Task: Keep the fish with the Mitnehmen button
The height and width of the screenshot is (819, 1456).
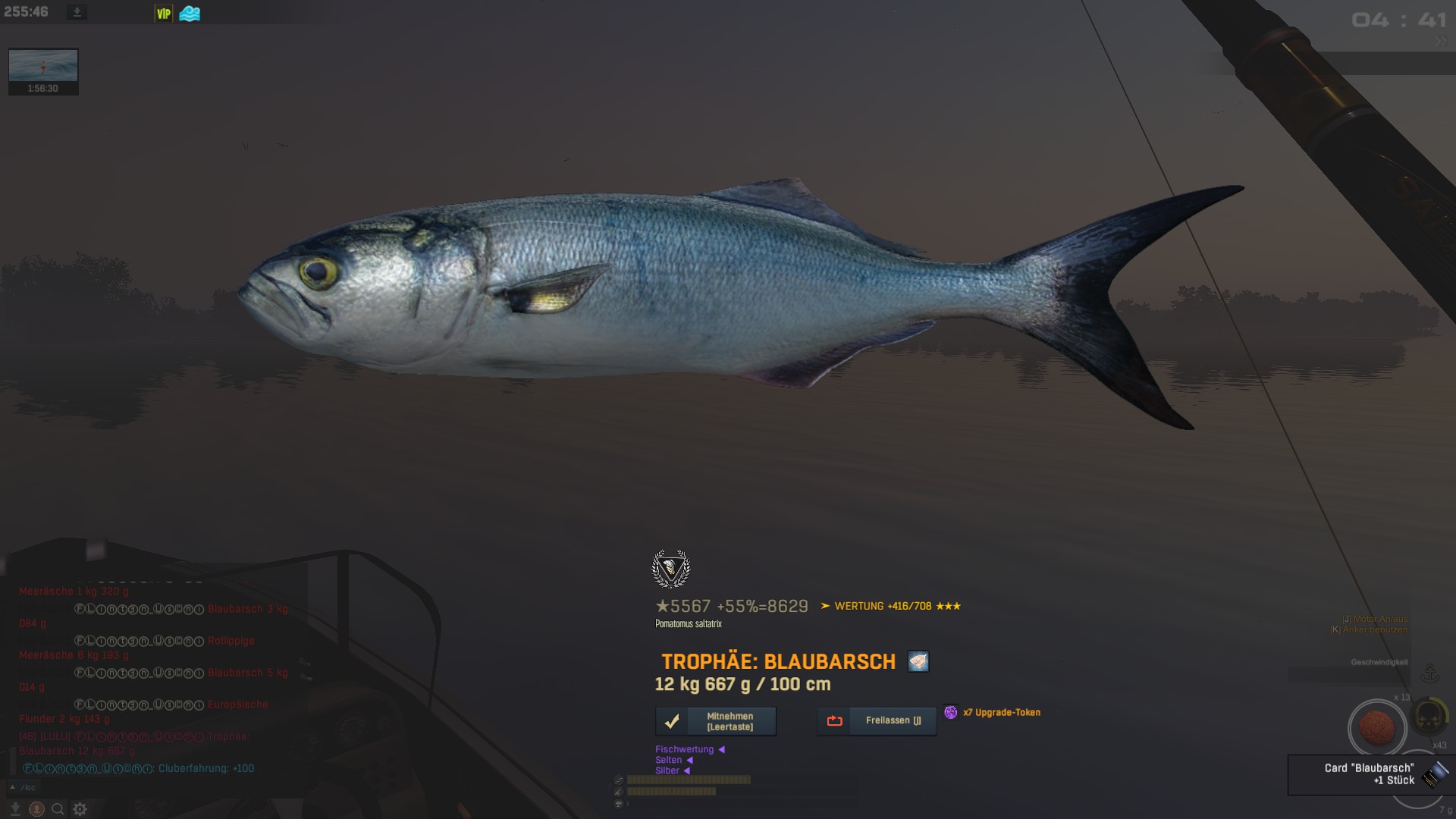Action: click(715, 721)
